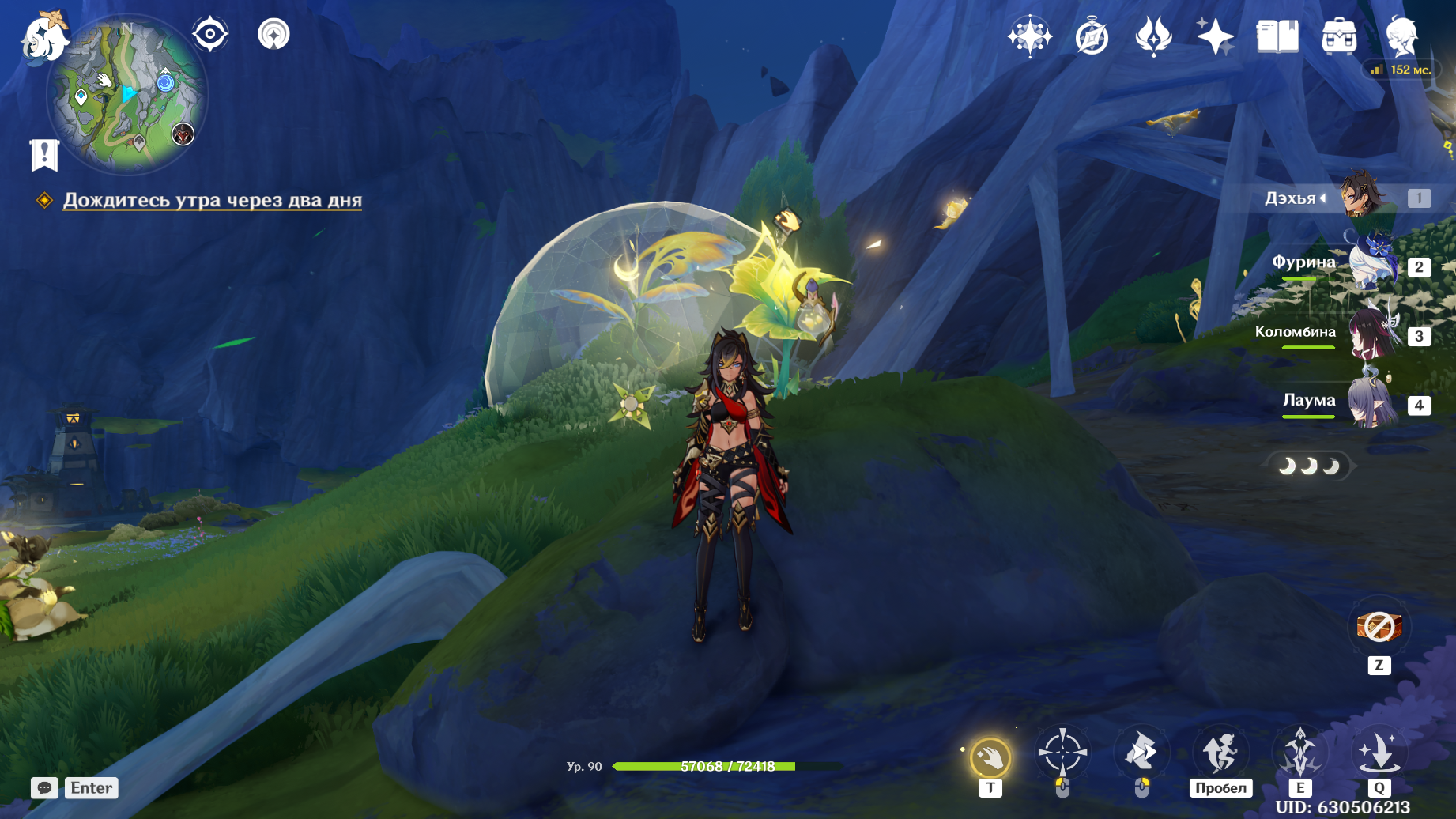Open the Archive book icon
Screen dimensions: 1456x819
coord(1277,37)
